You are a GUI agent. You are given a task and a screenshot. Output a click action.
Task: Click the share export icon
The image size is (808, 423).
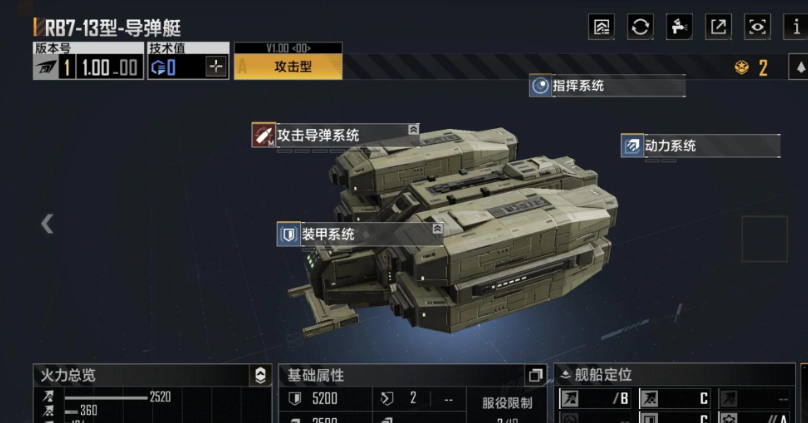(x=718, y=27)
